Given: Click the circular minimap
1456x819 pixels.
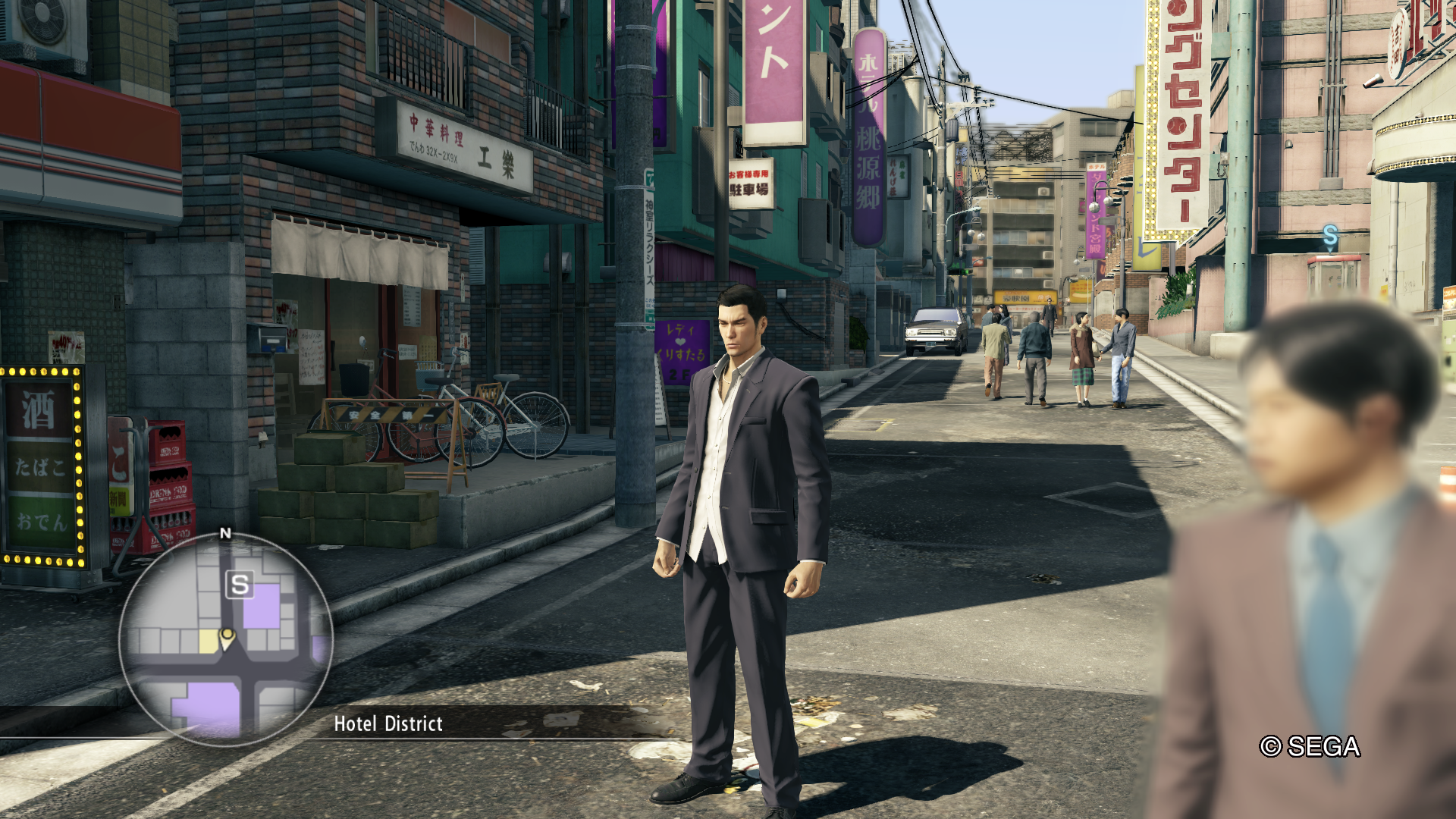Looking at the screenshot, I should (225, 639).
